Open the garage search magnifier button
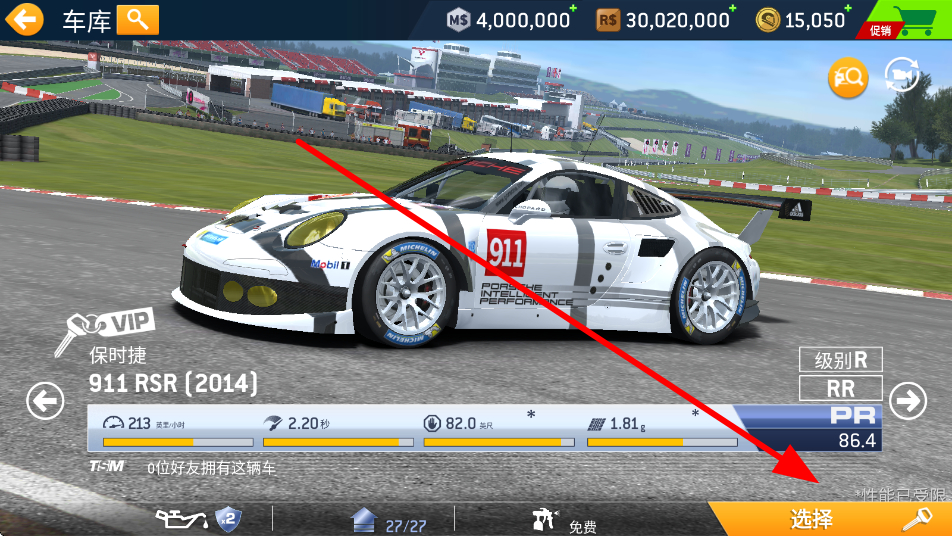 click(x=138, y=19)
